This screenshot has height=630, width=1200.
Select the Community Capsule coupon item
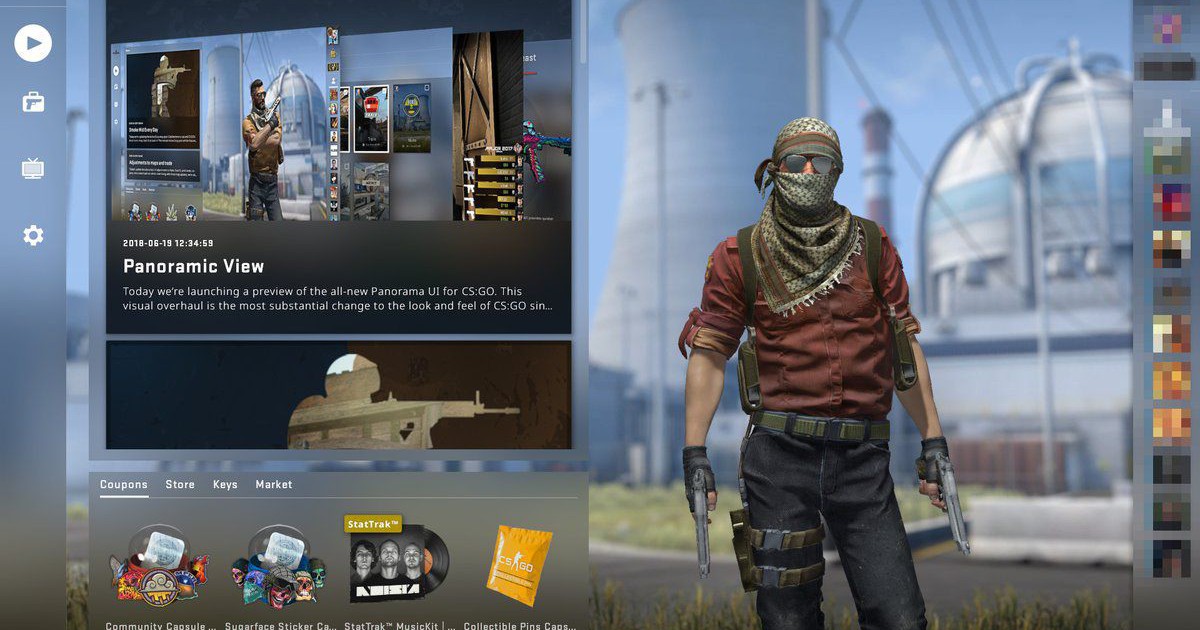tap(160, 567)
